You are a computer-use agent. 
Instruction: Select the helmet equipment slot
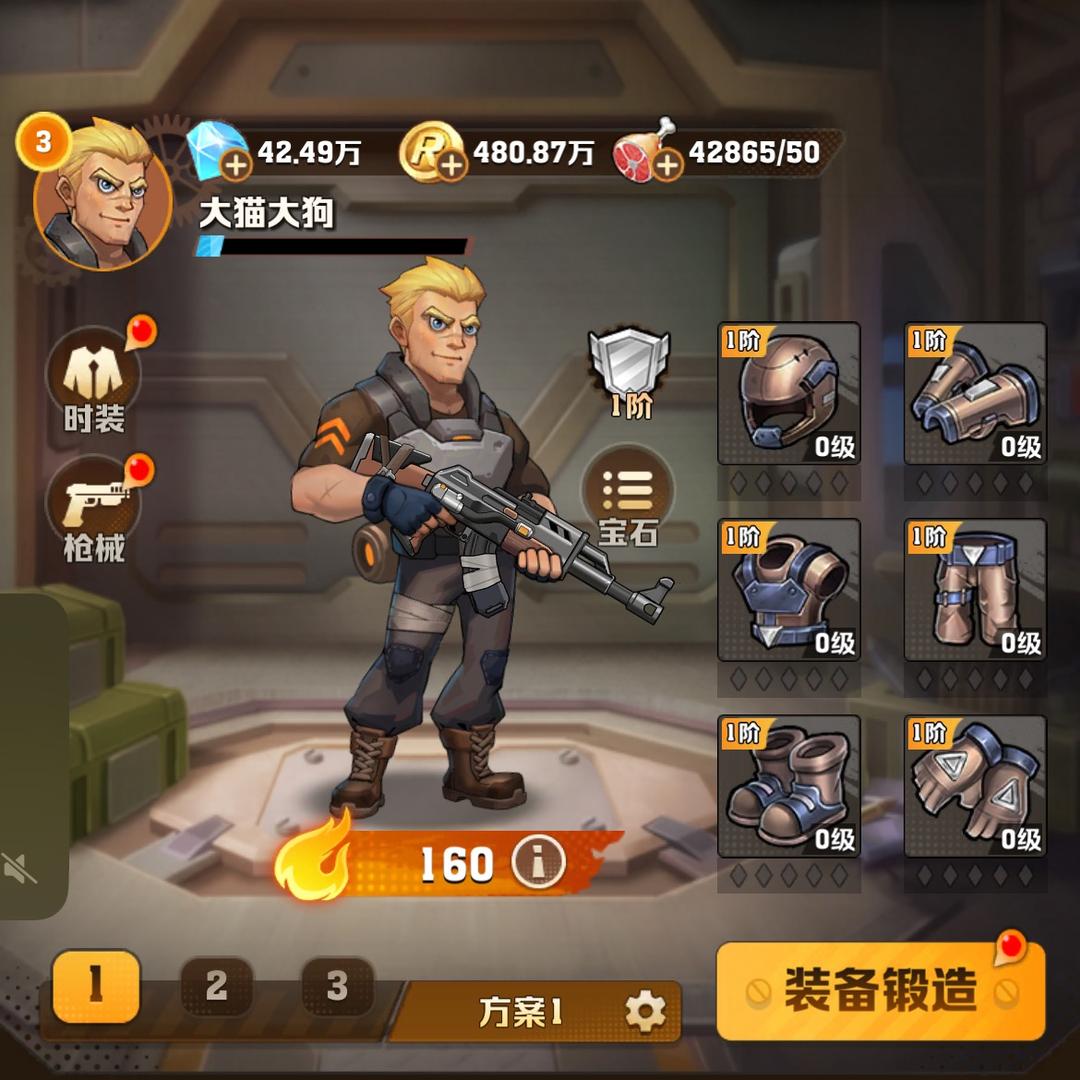pyautogui.click(x=789, y=393)
